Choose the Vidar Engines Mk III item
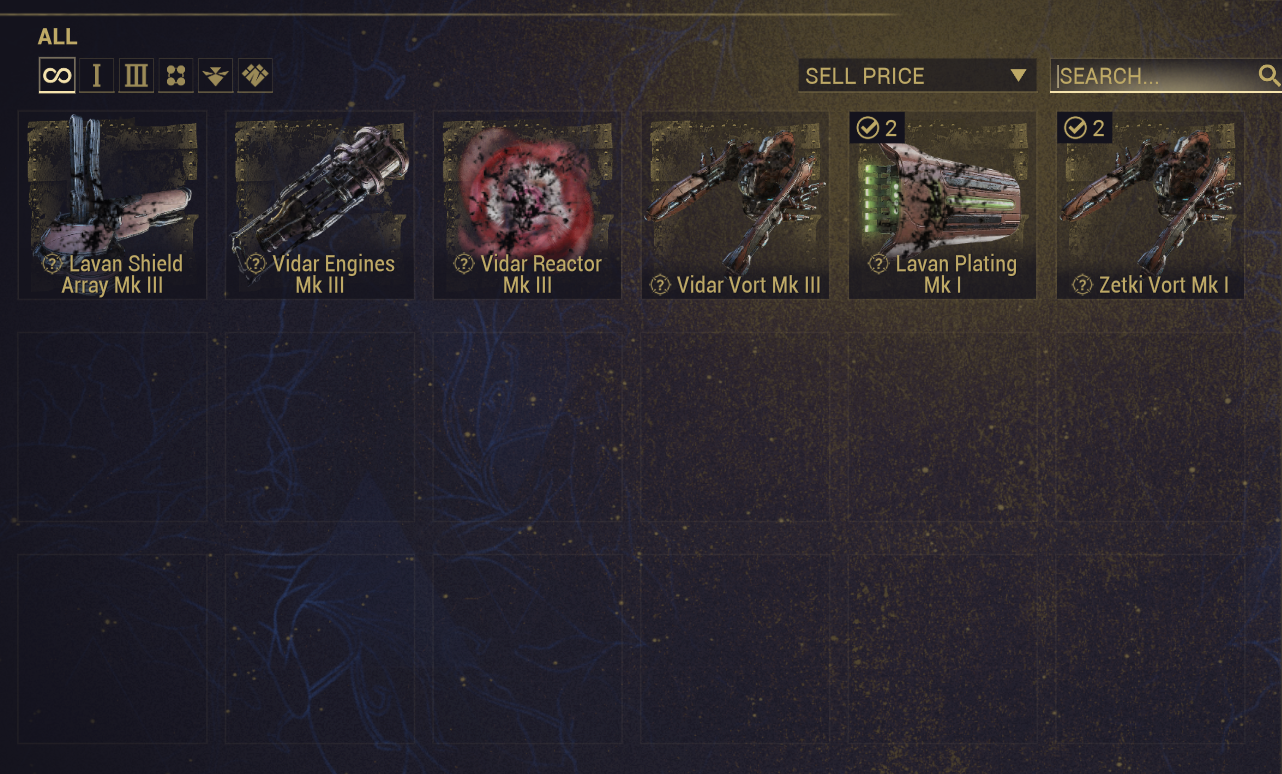Image resolution: width=1282 pixels, height=774 pixels. (320, 205)
